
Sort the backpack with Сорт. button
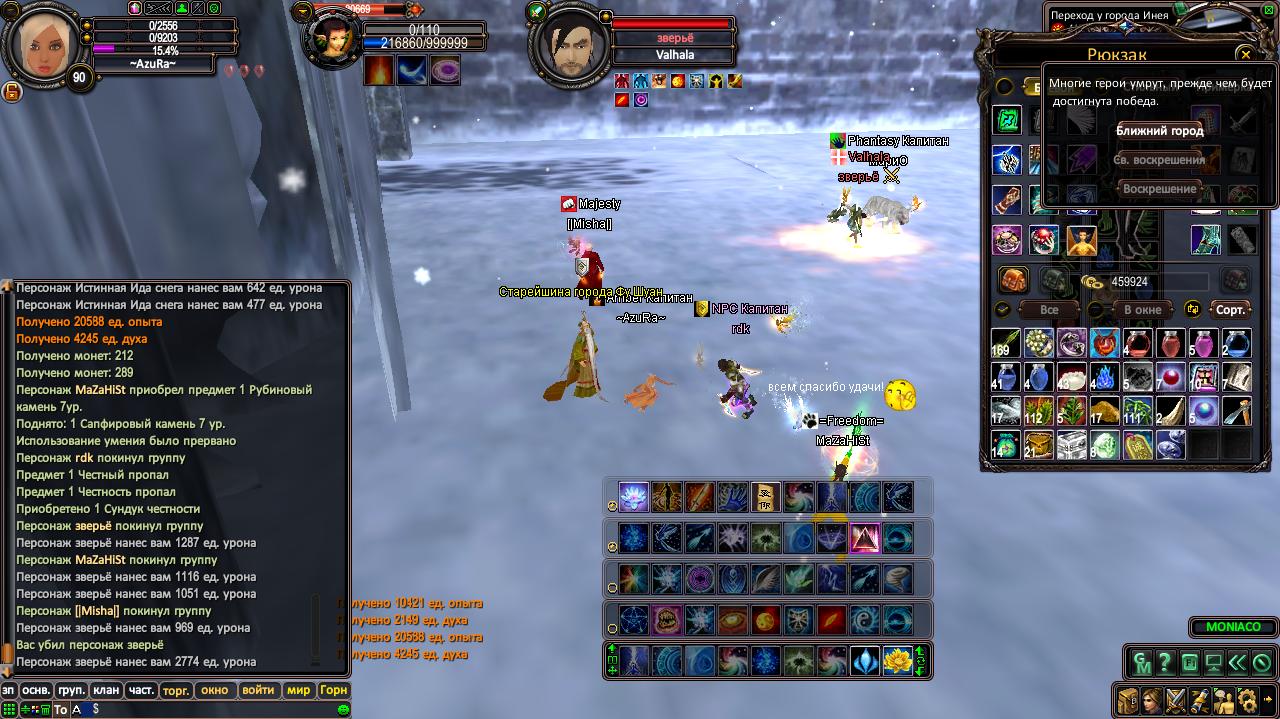[1230, 310]
